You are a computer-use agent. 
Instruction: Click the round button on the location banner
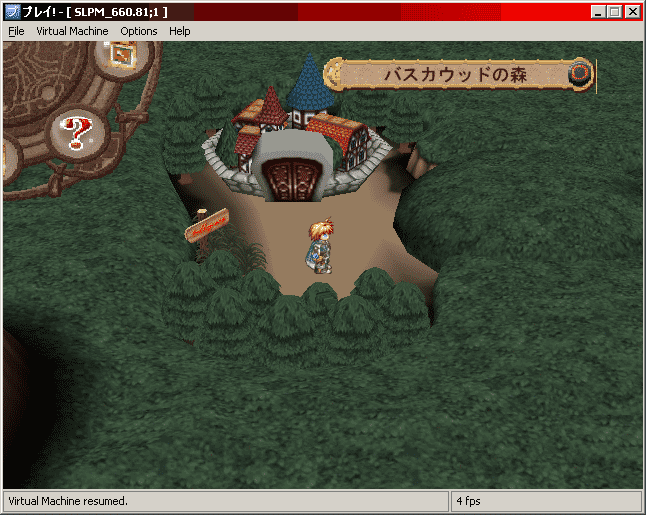(579, 73)
